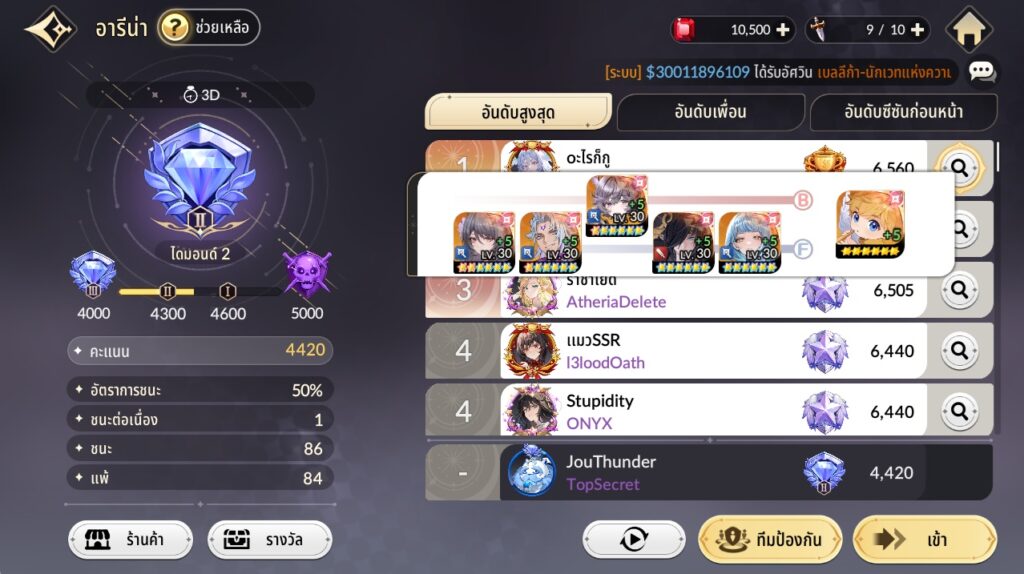Open the ร้านค้า shop

pos(131,541)
